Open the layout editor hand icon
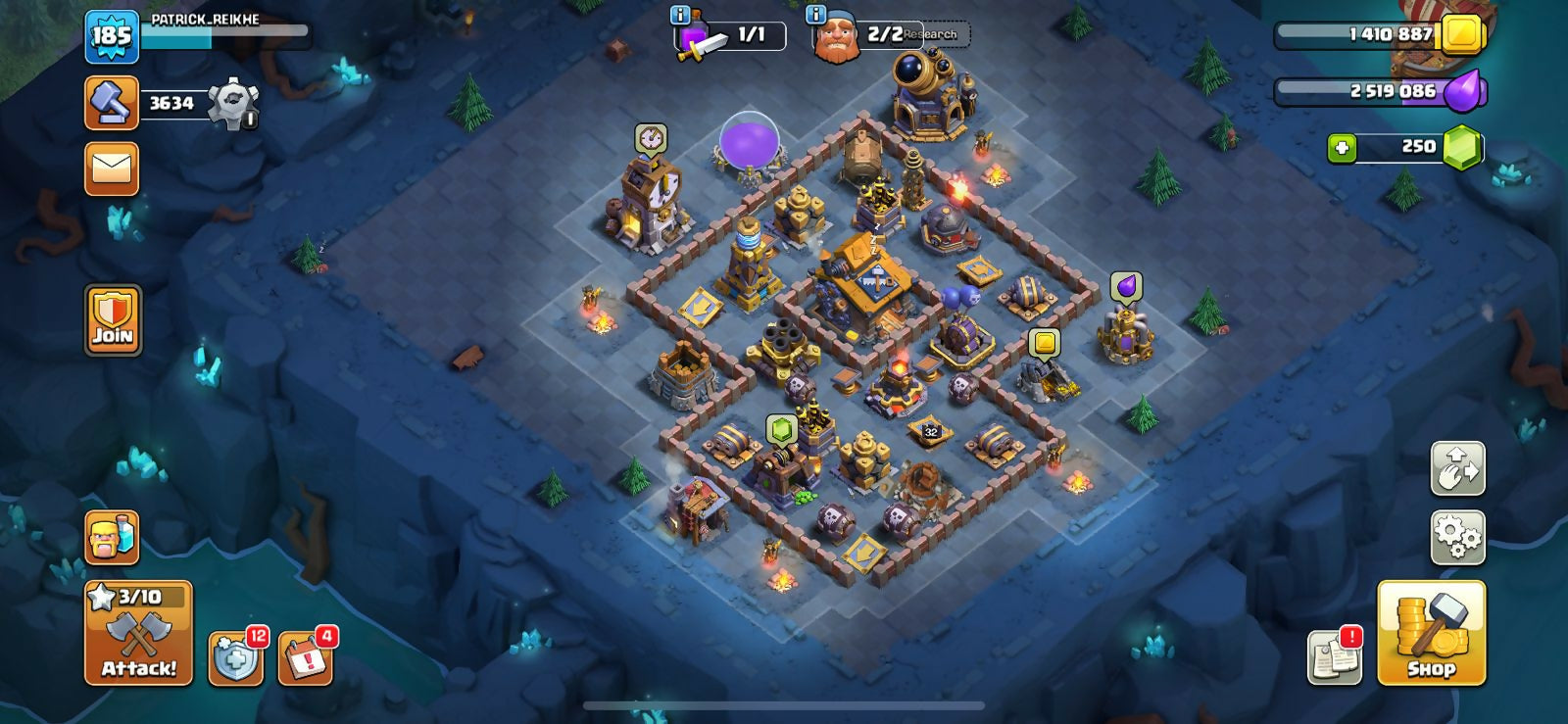 pyautogui.click(x=1457, y=468)
